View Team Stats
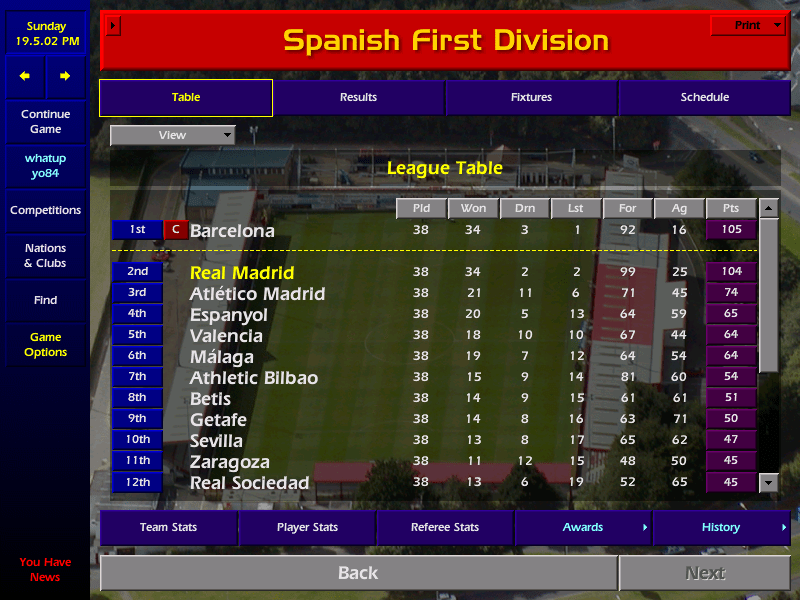 [168, 527]
